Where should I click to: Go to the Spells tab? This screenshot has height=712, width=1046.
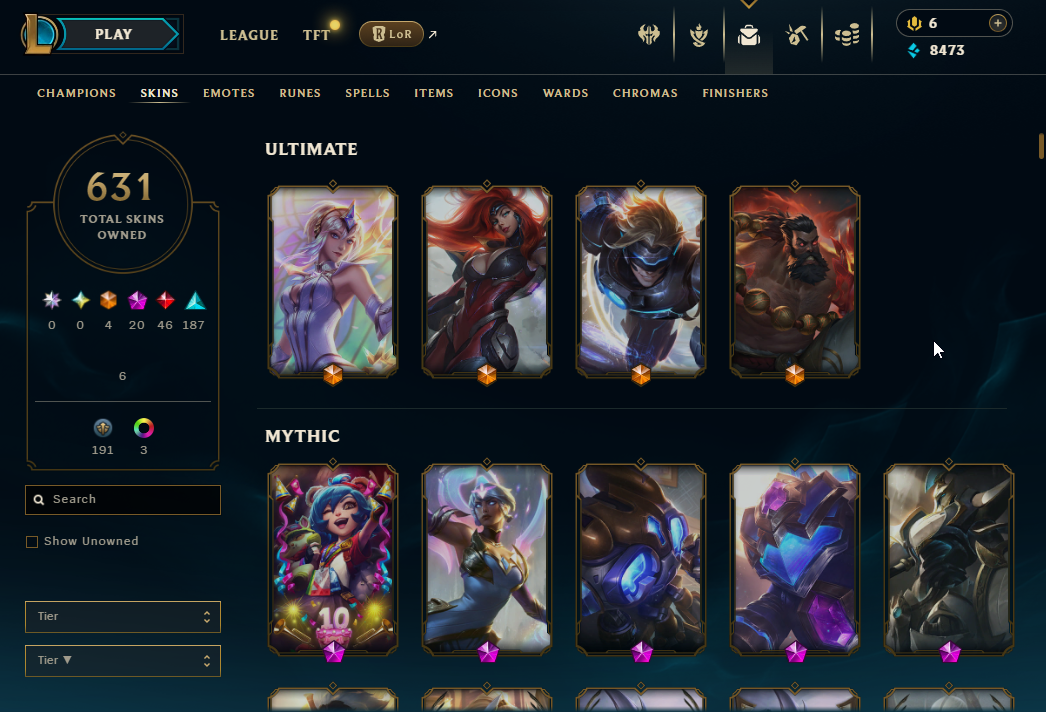(x=367, y=93)
